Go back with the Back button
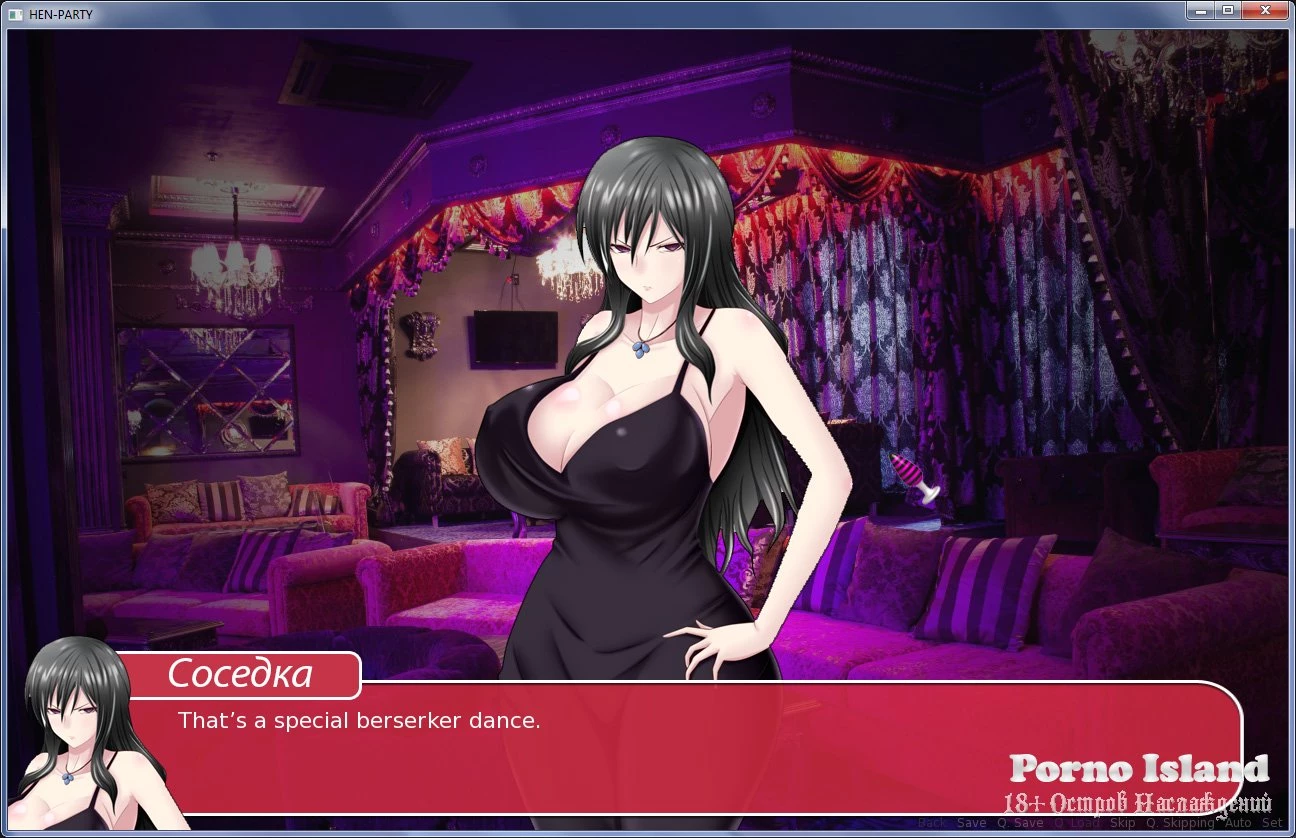Screen dimensions: 1296x838 pos(931,823)
